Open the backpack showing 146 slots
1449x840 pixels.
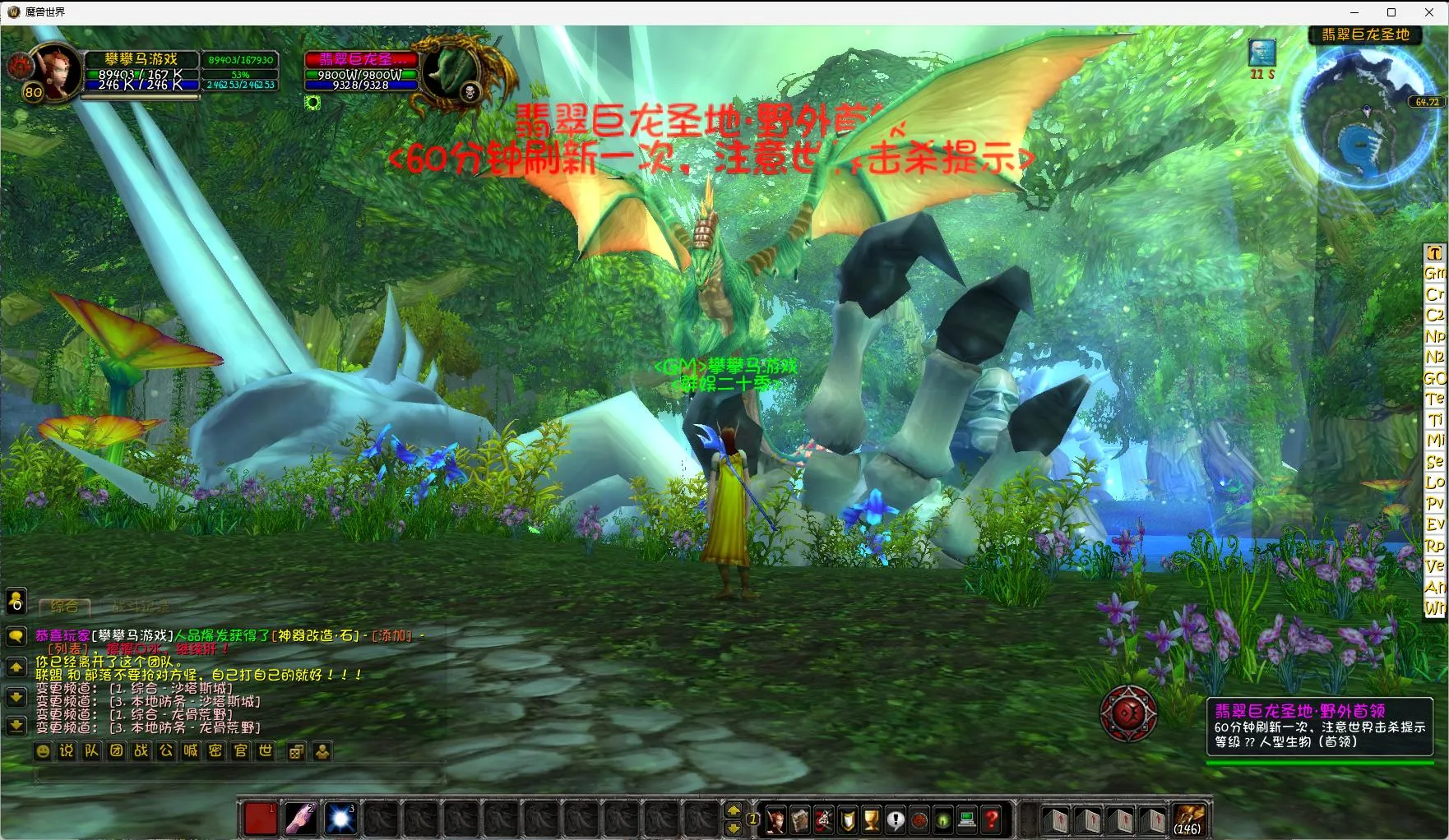click(x=1187, y=819)
